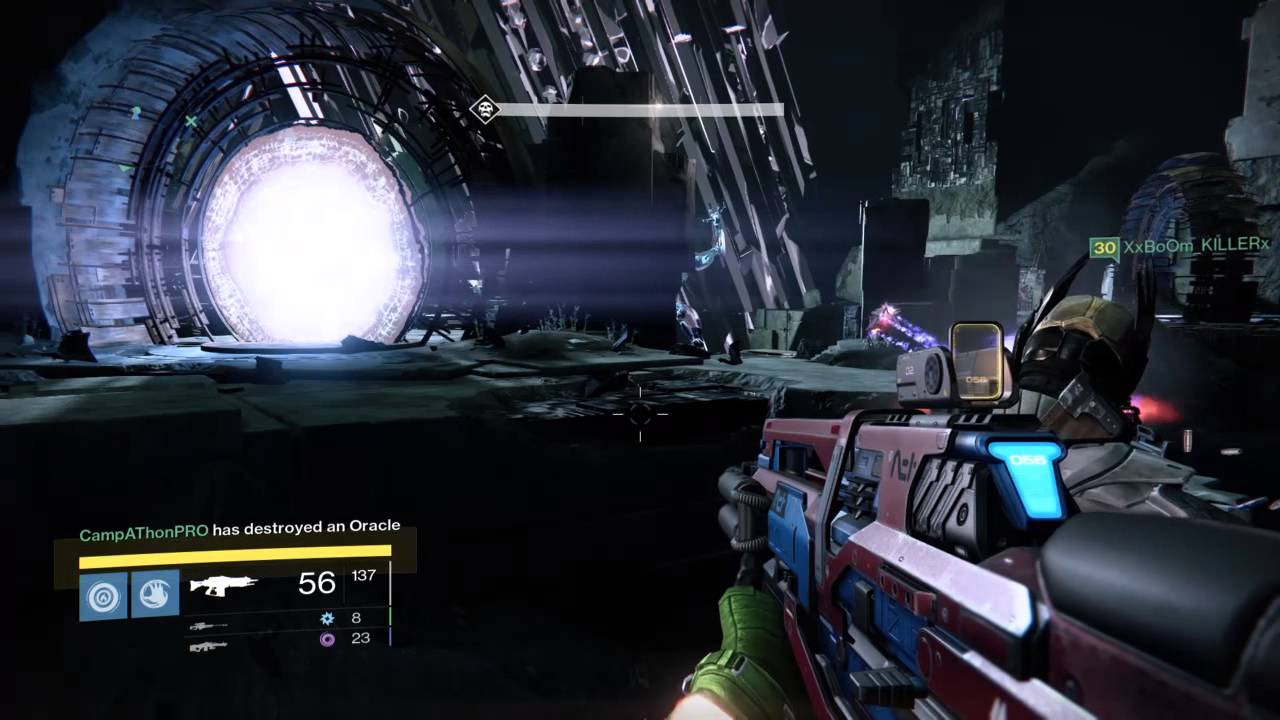Switch to the heavy machine gun icon
Image resolution: width=1280 pixels, height=720 pixels.
pyautogui.click(x=208, y=646)
